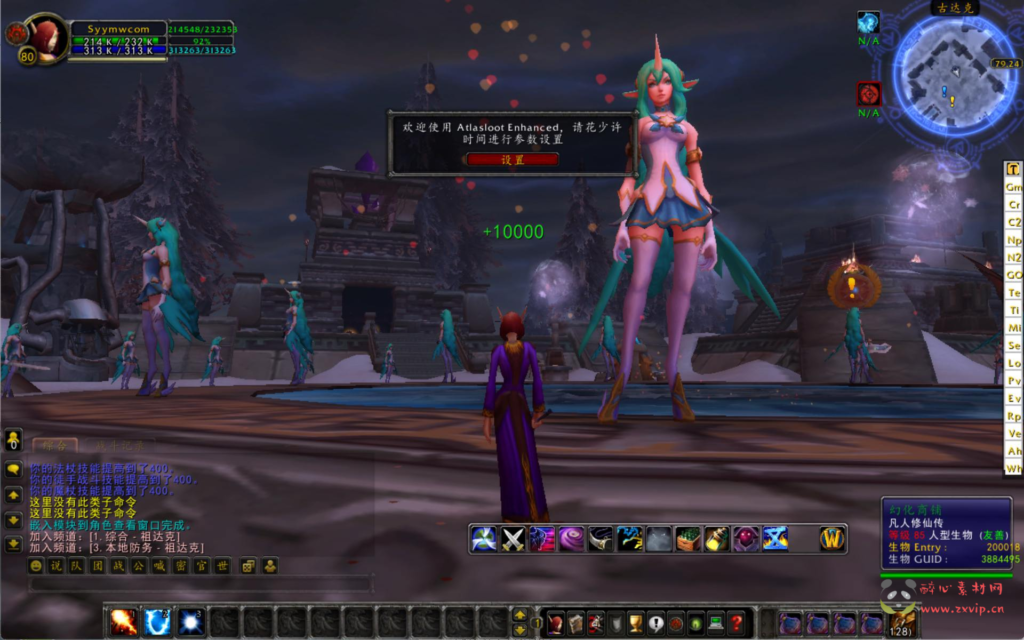This screenshot has width=1024, height=640.
Task: Cast the fire blast spell in slot 1
Action: [x=124, y=622]
